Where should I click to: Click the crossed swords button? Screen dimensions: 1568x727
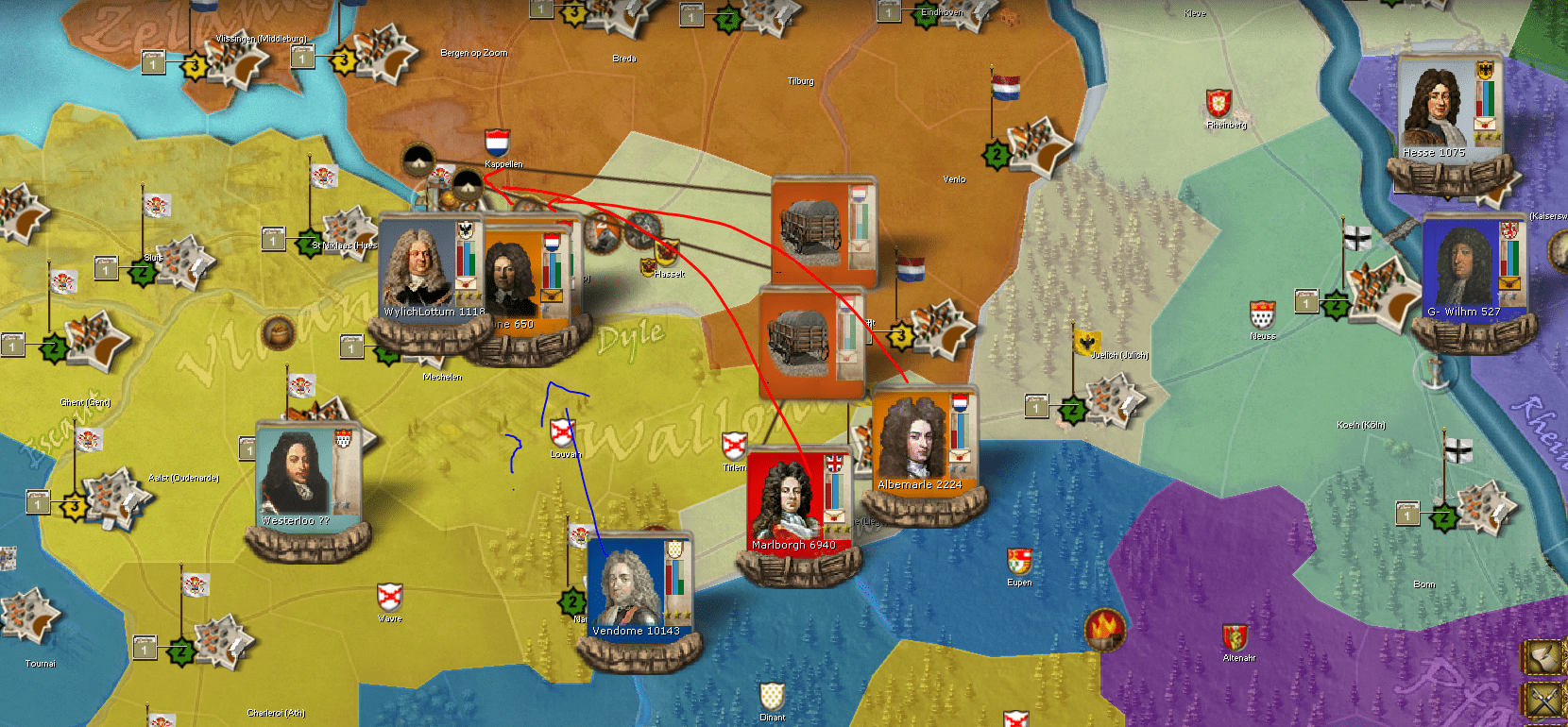(1546, 702)
